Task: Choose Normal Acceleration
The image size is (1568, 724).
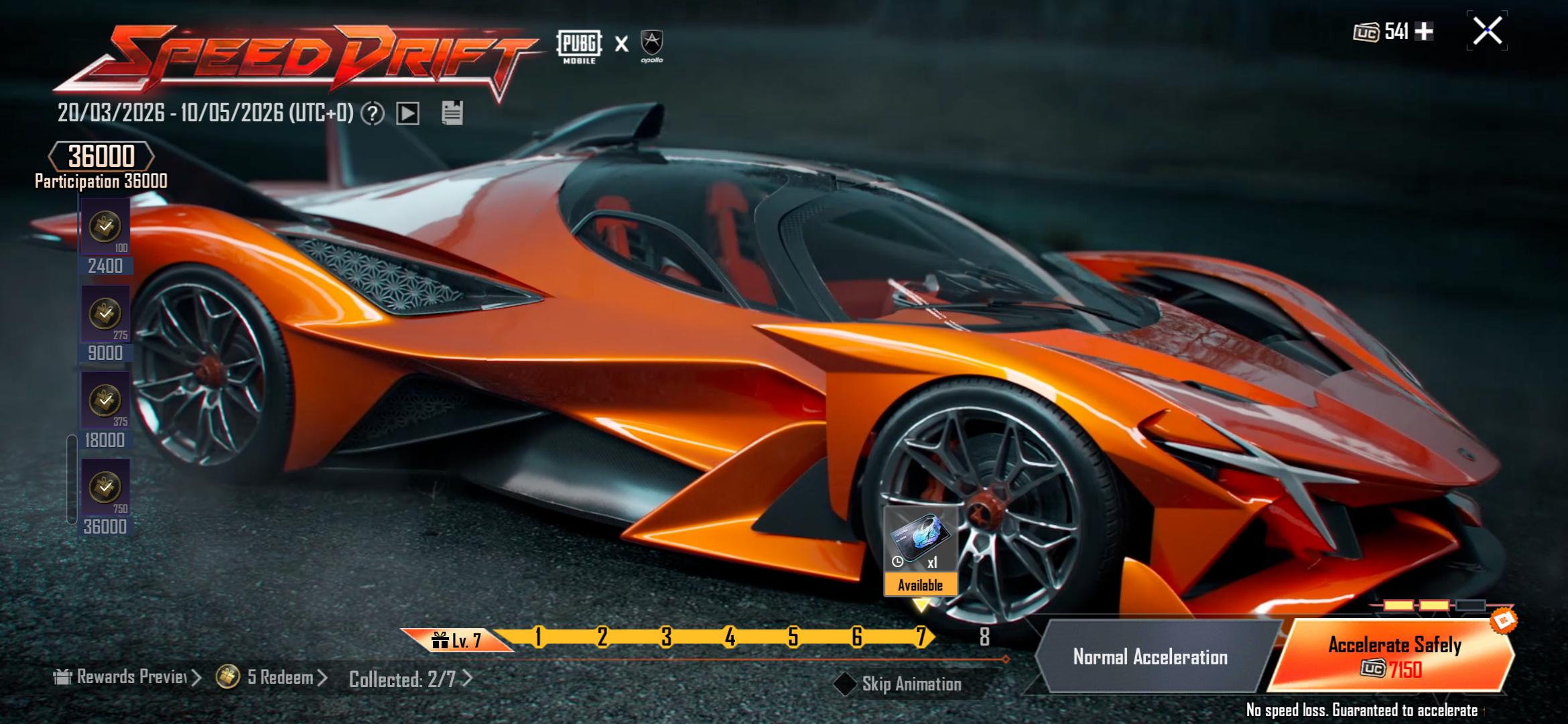Action: (1150, 657)
